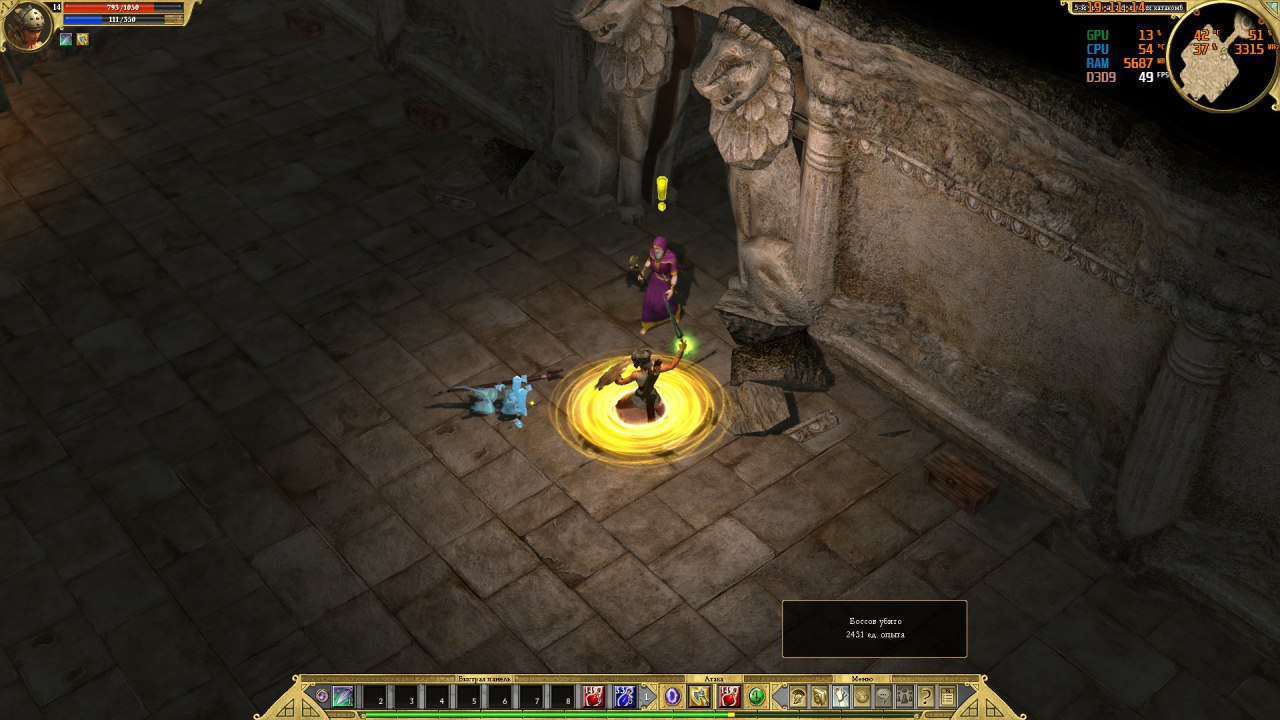The image size is (1280, 720).
Task: Select the axe attack skill icon
Action: click(700, 697)
